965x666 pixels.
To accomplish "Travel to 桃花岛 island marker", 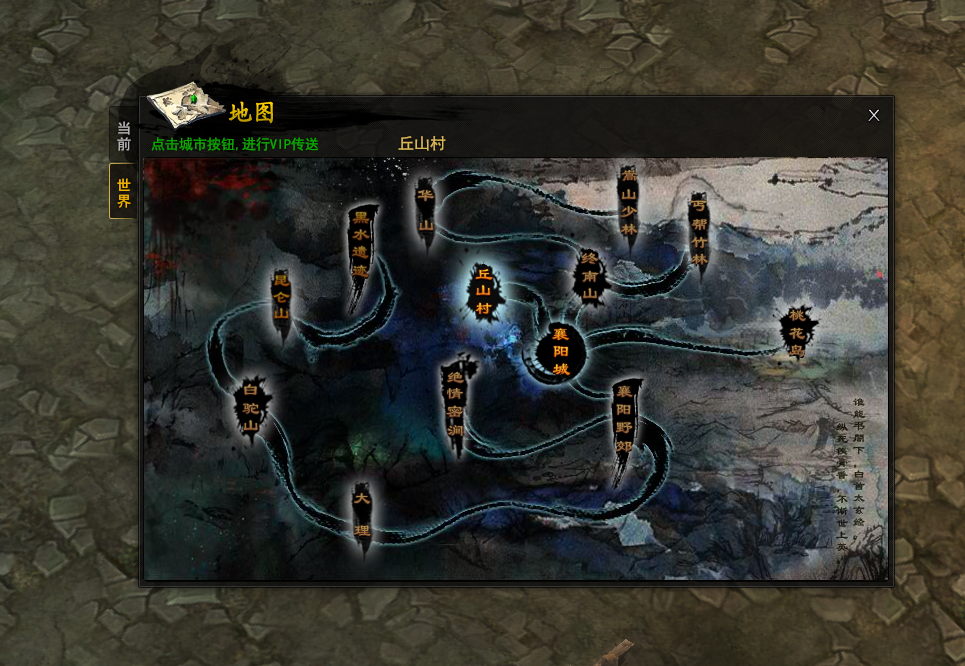I will click(x=796, y=333).
